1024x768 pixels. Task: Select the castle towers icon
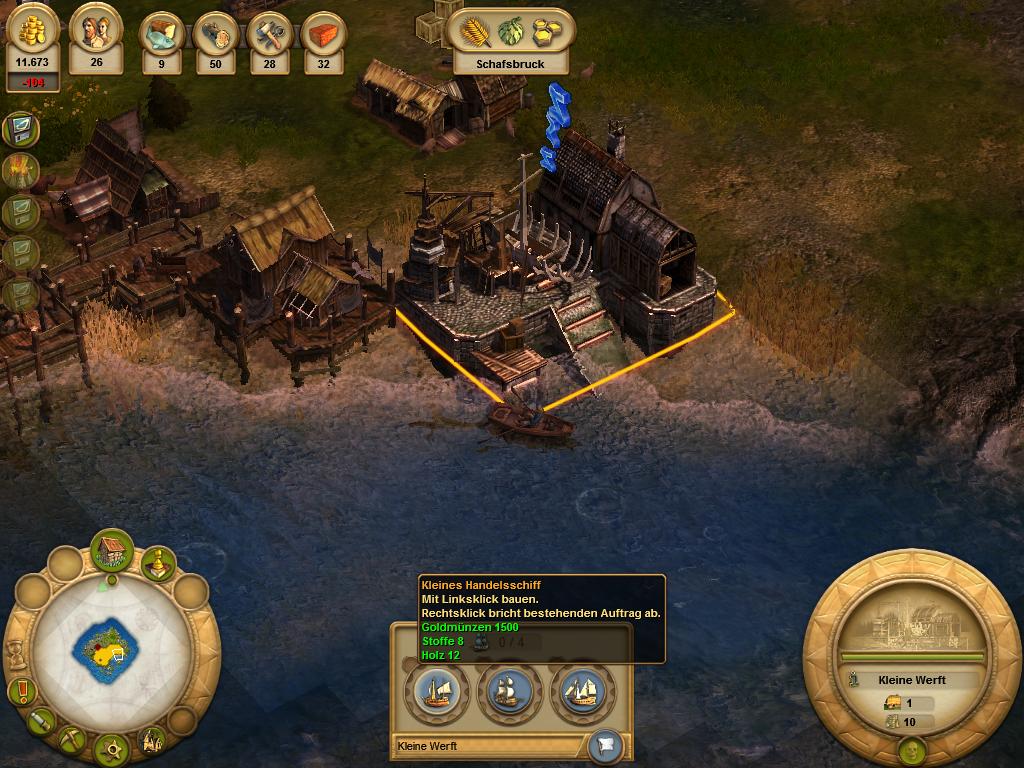(x=152, y=740)
